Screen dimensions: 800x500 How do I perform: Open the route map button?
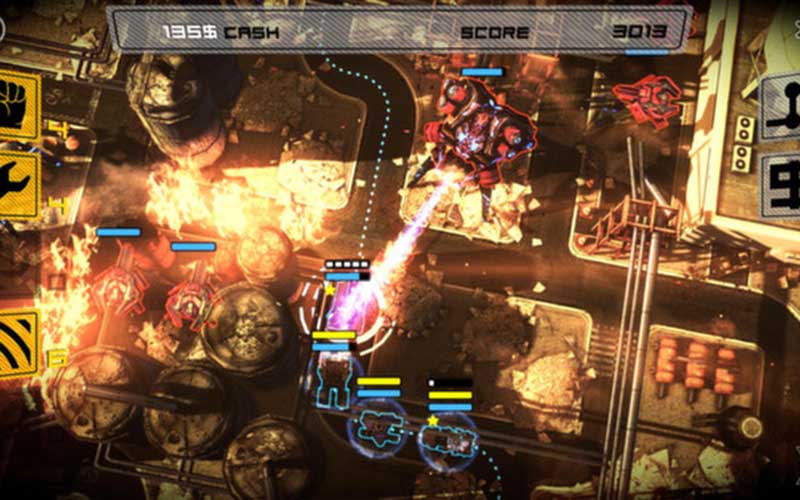click(x=781, y=108)
